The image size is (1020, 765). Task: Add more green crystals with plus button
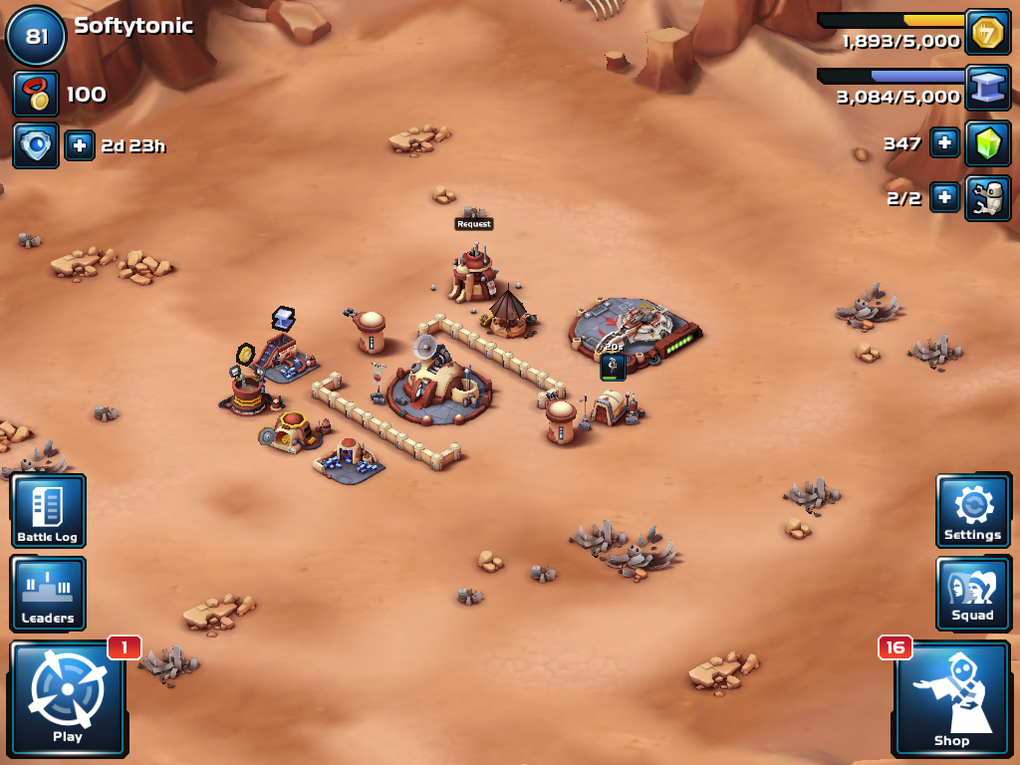point(944,143)
